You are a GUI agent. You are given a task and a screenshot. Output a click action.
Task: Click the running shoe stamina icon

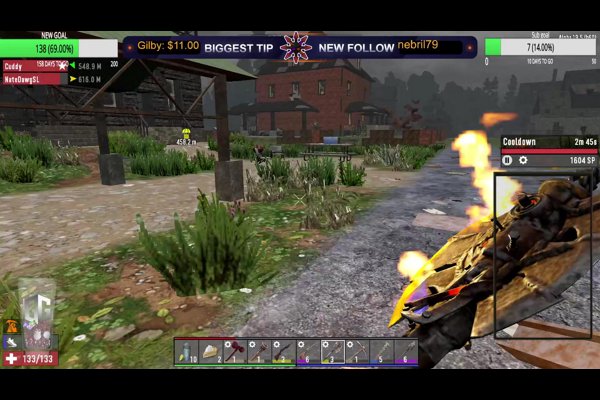(11, 341)
